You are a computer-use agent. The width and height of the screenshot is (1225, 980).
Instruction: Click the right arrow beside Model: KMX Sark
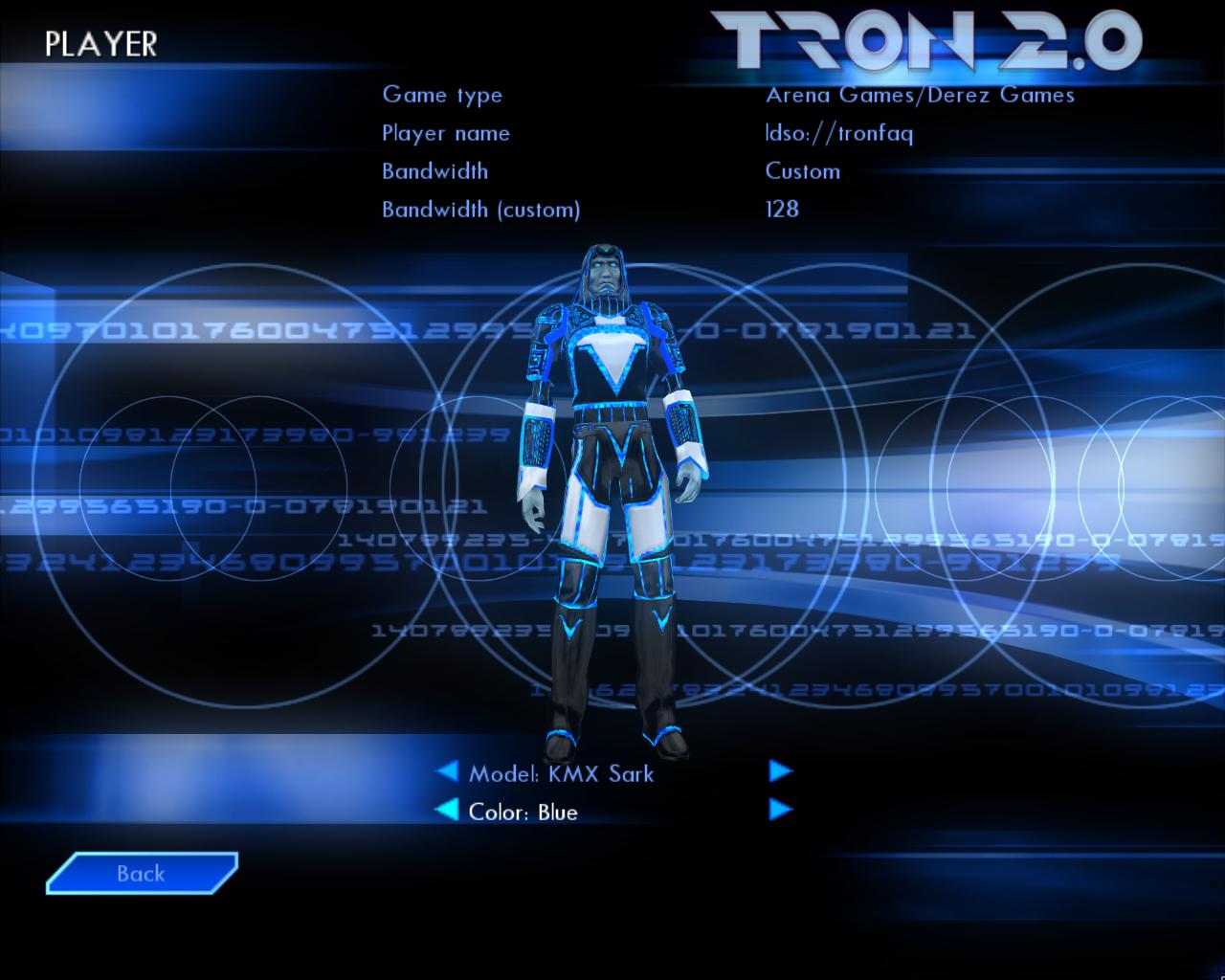(780, 771)
